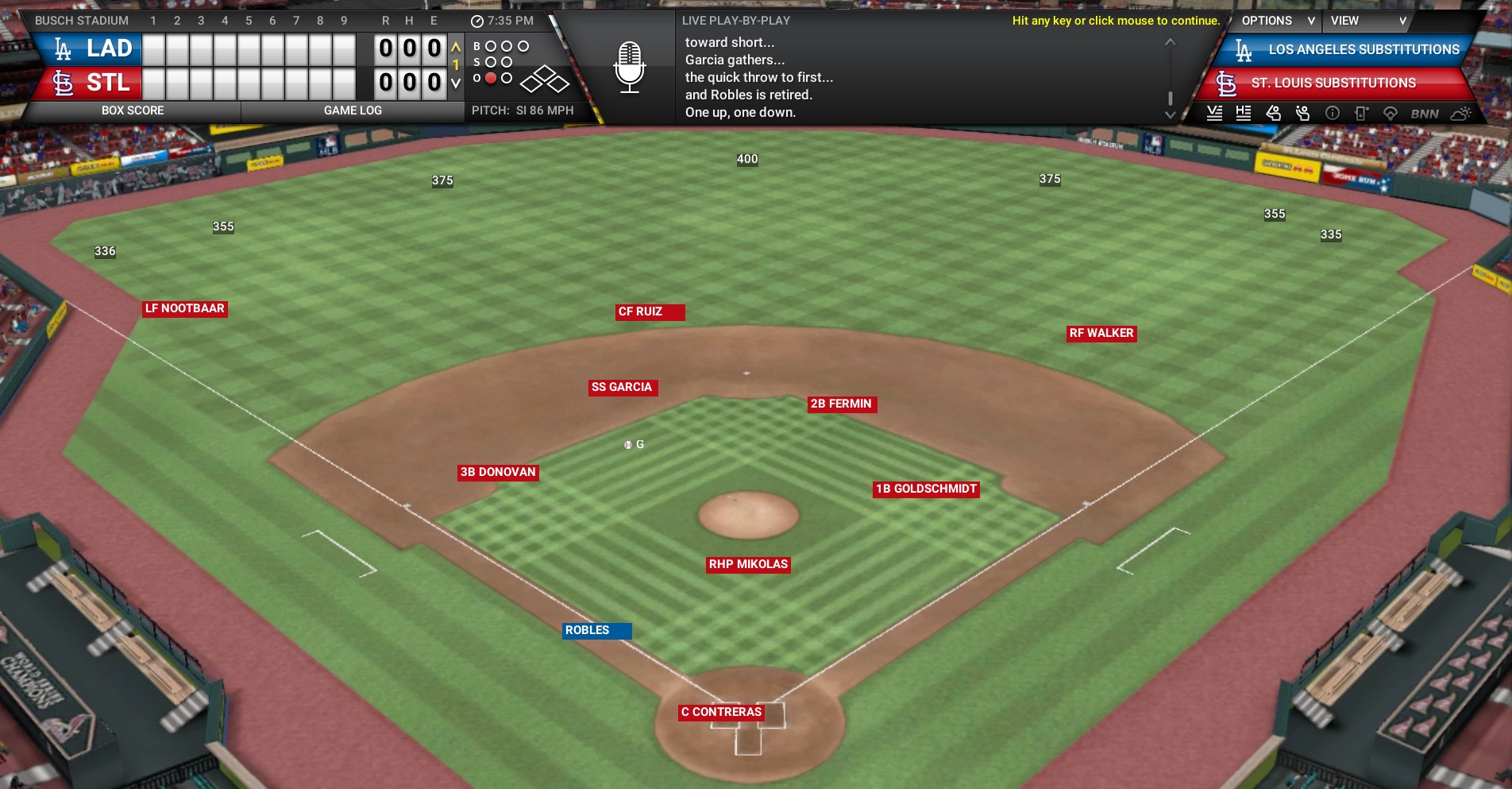This screenshot has height=789, width=1512.
Task: Open the Box Score panel
Action: 133,110
